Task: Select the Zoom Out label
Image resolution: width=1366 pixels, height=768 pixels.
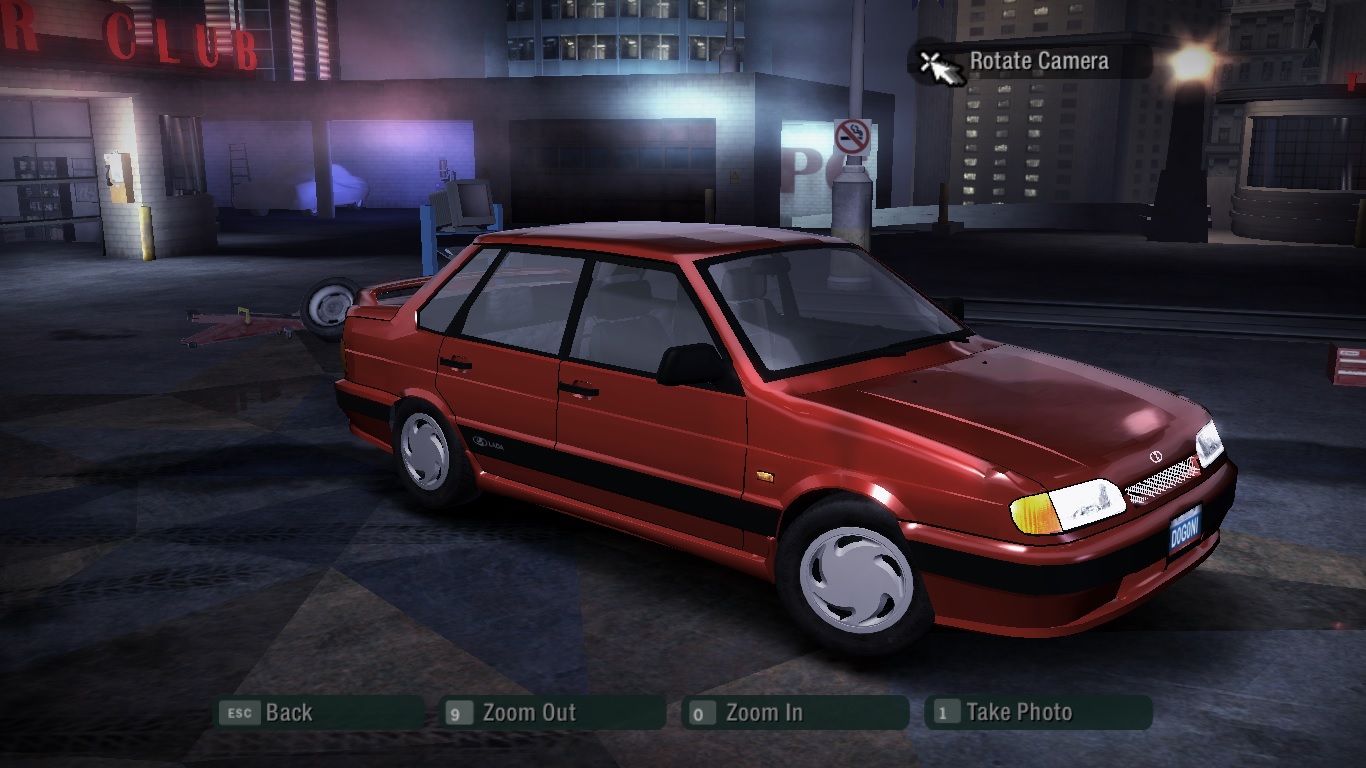Action: (529, 713)
